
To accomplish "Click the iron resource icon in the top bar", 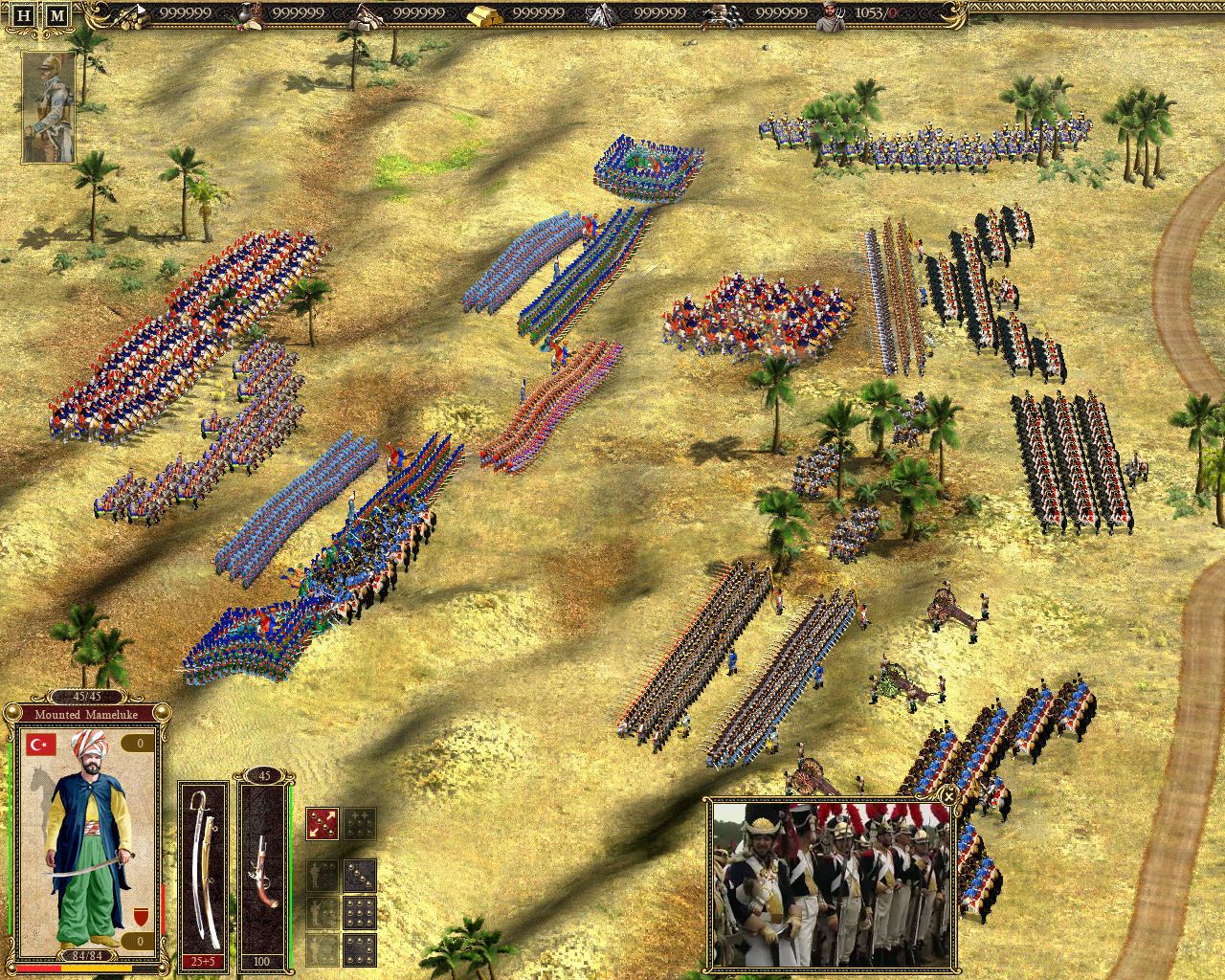I will pyautogui.click(x=603, y=15).
